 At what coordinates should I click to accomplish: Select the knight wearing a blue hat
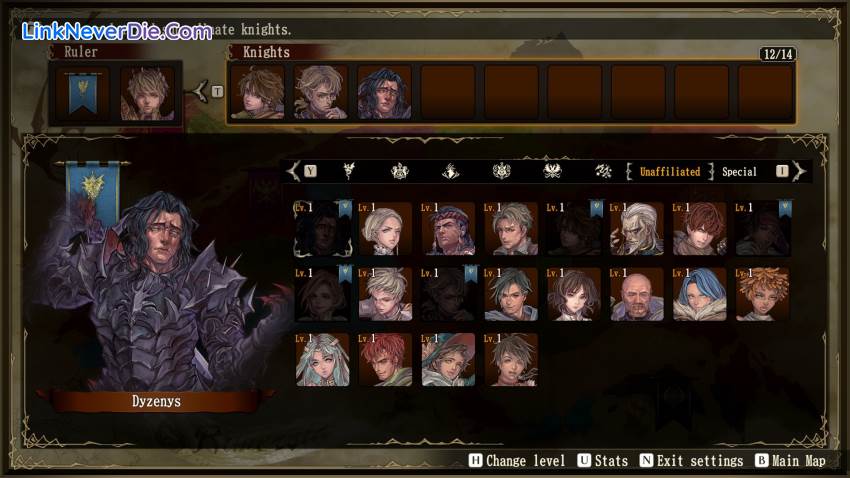(448, 360)
